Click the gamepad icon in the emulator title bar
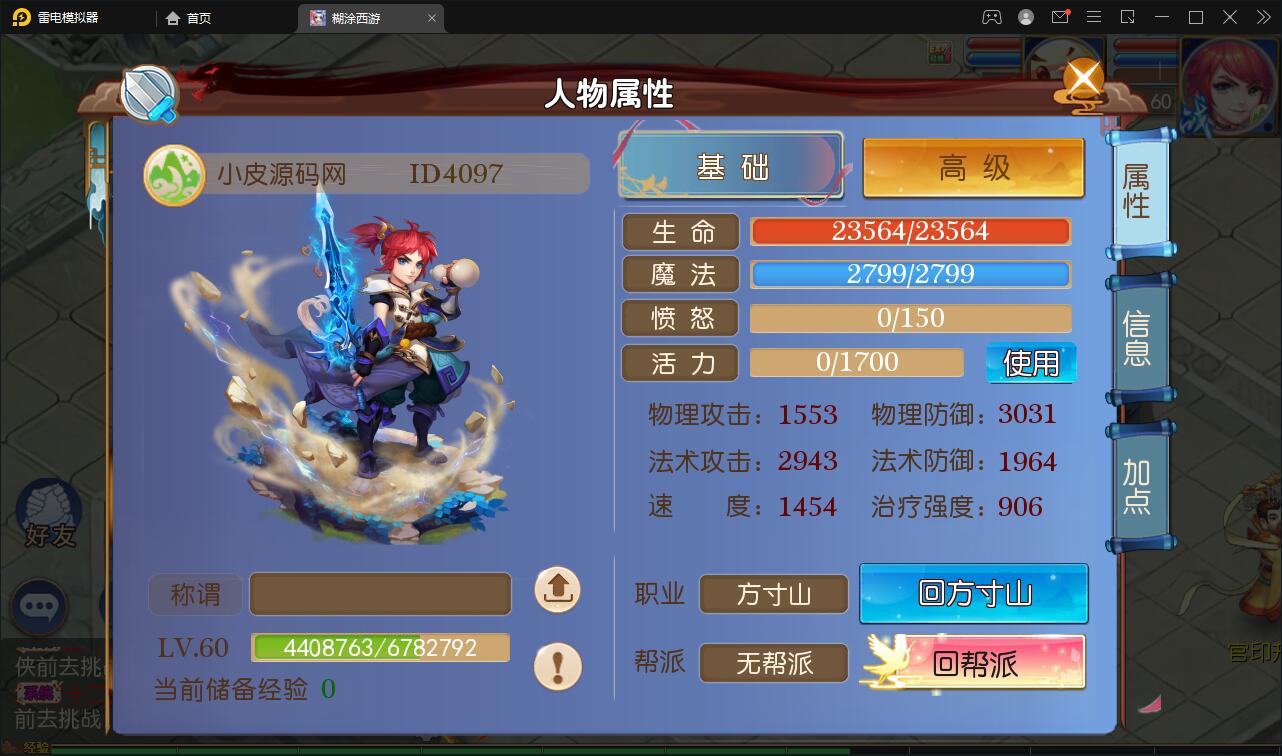 [990, 17]
